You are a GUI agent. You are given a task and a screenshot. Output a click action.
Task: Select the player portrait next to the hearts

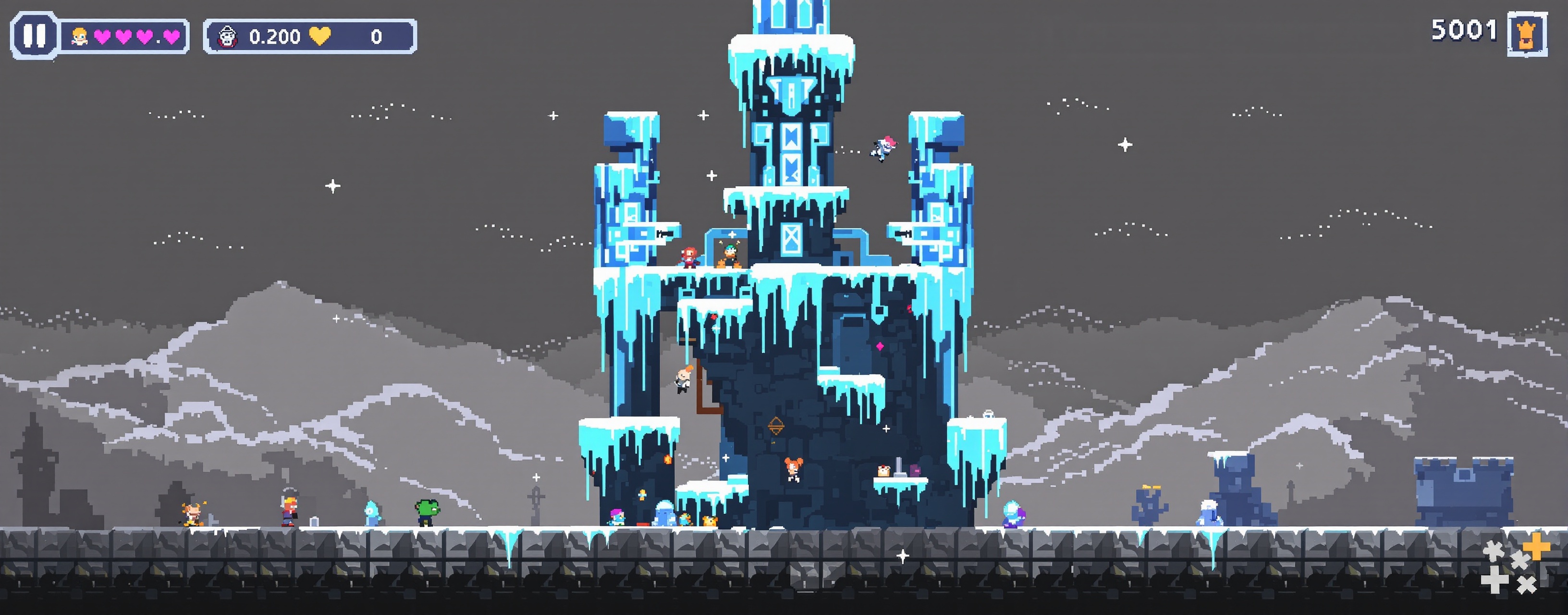coord(80,38)
